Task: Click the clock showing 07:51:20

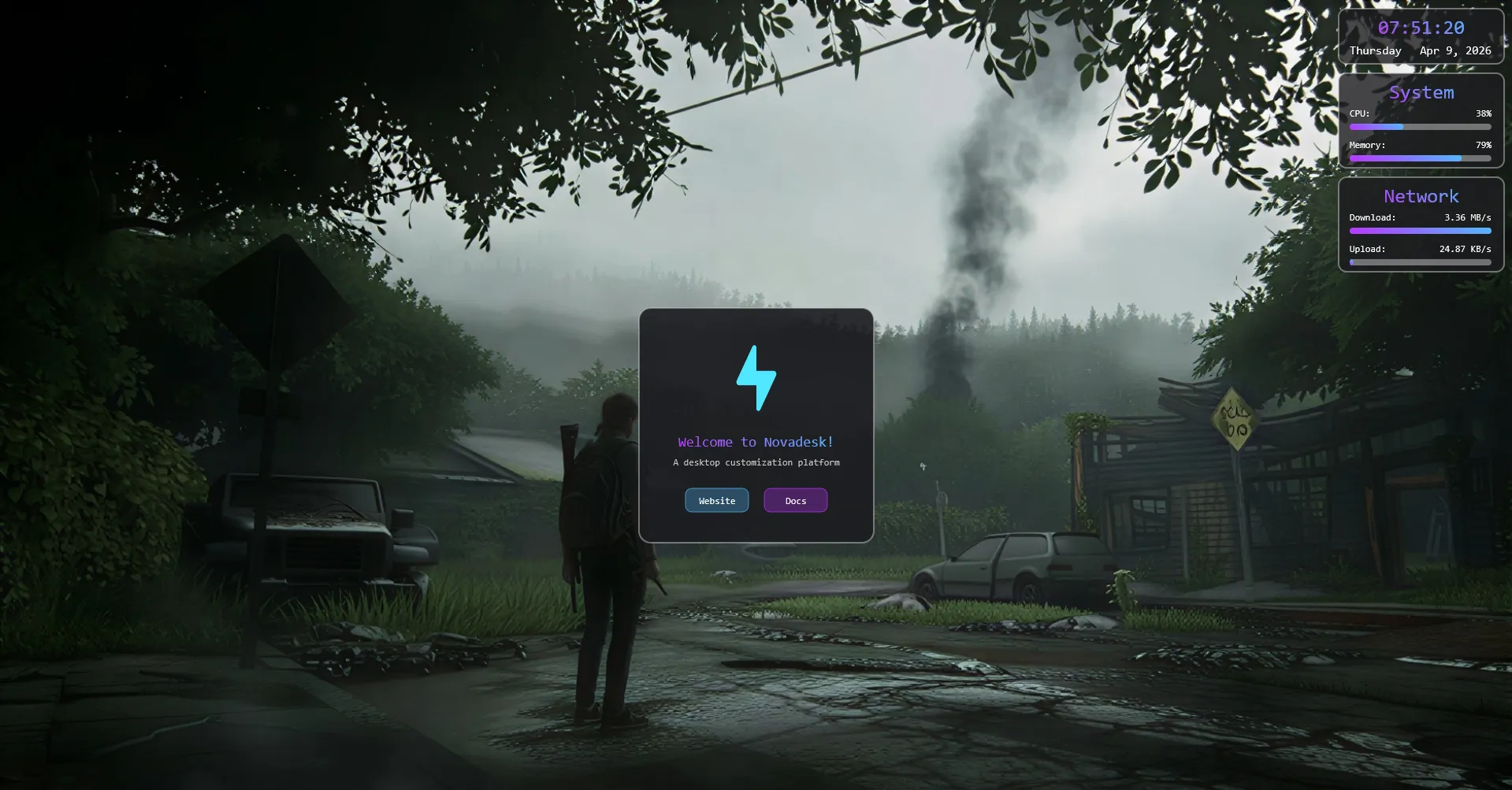Action: point(1421,27)
